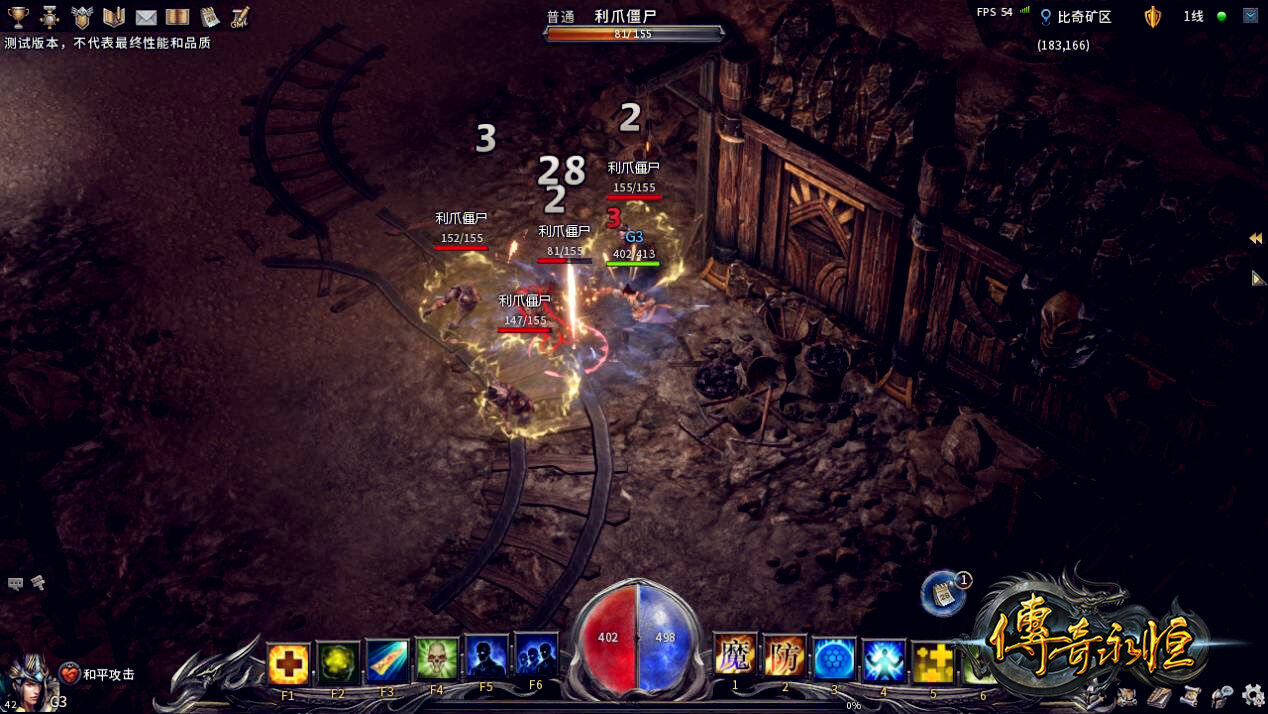Open the calendar notification bubble with badge
The height and width of the screenshot is (714, 1268).
943,594
